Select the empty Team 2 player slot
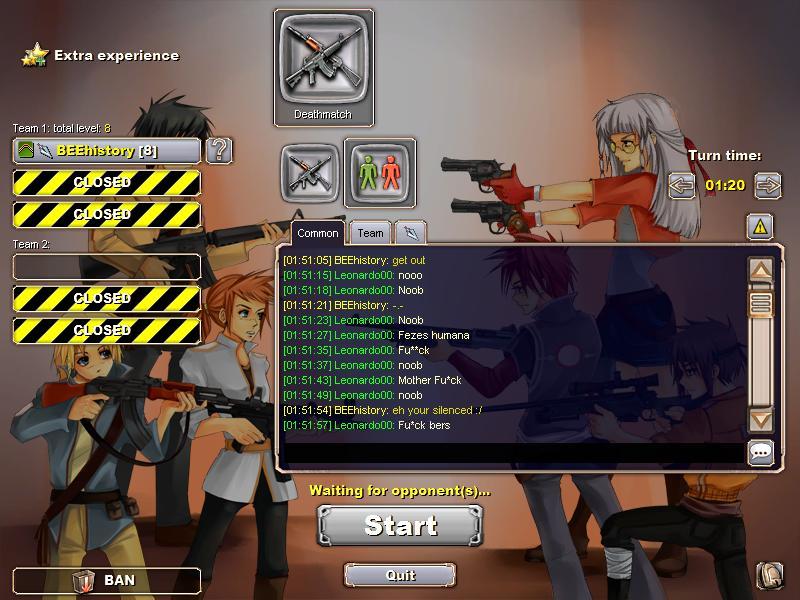The height and width of the screenshot is (600, 800). [x=106, y=266]
